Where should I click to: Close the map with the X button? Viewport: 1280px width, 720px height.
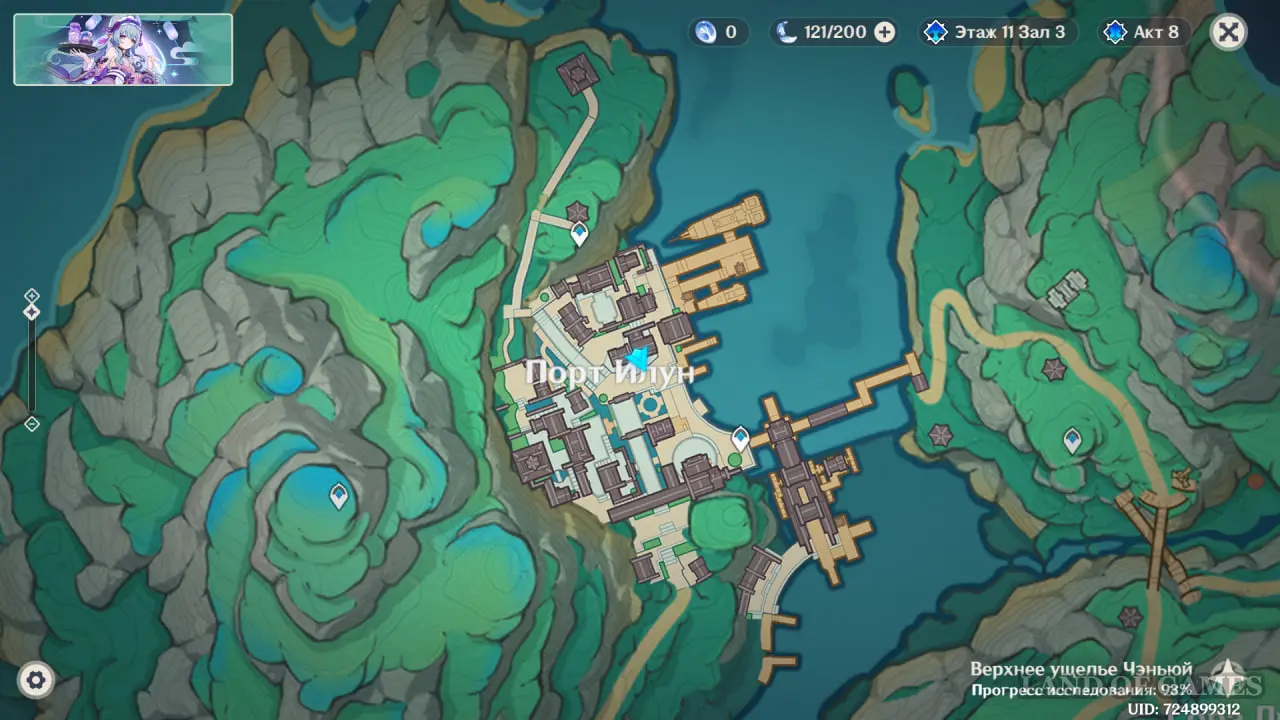[1228, 32]
